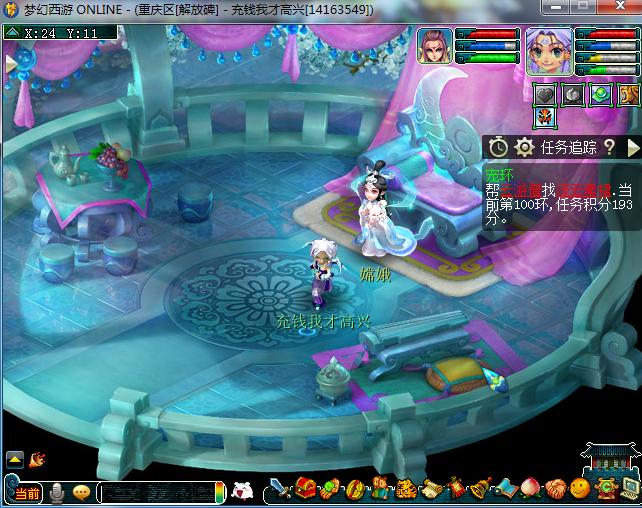Open quest tracker gear settings

tap(523, 147)
